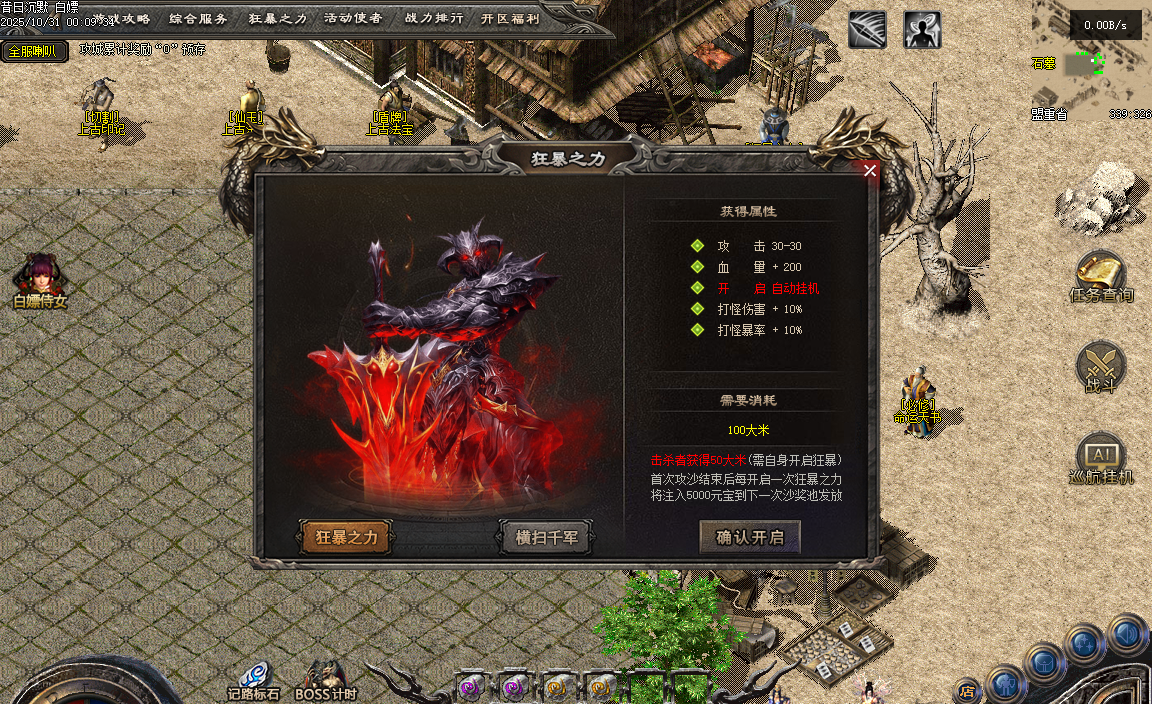Toggle 巡航挂机 AI auto-patrol
Viewport: 1152px width, 704px height.
click(1101, 459)
